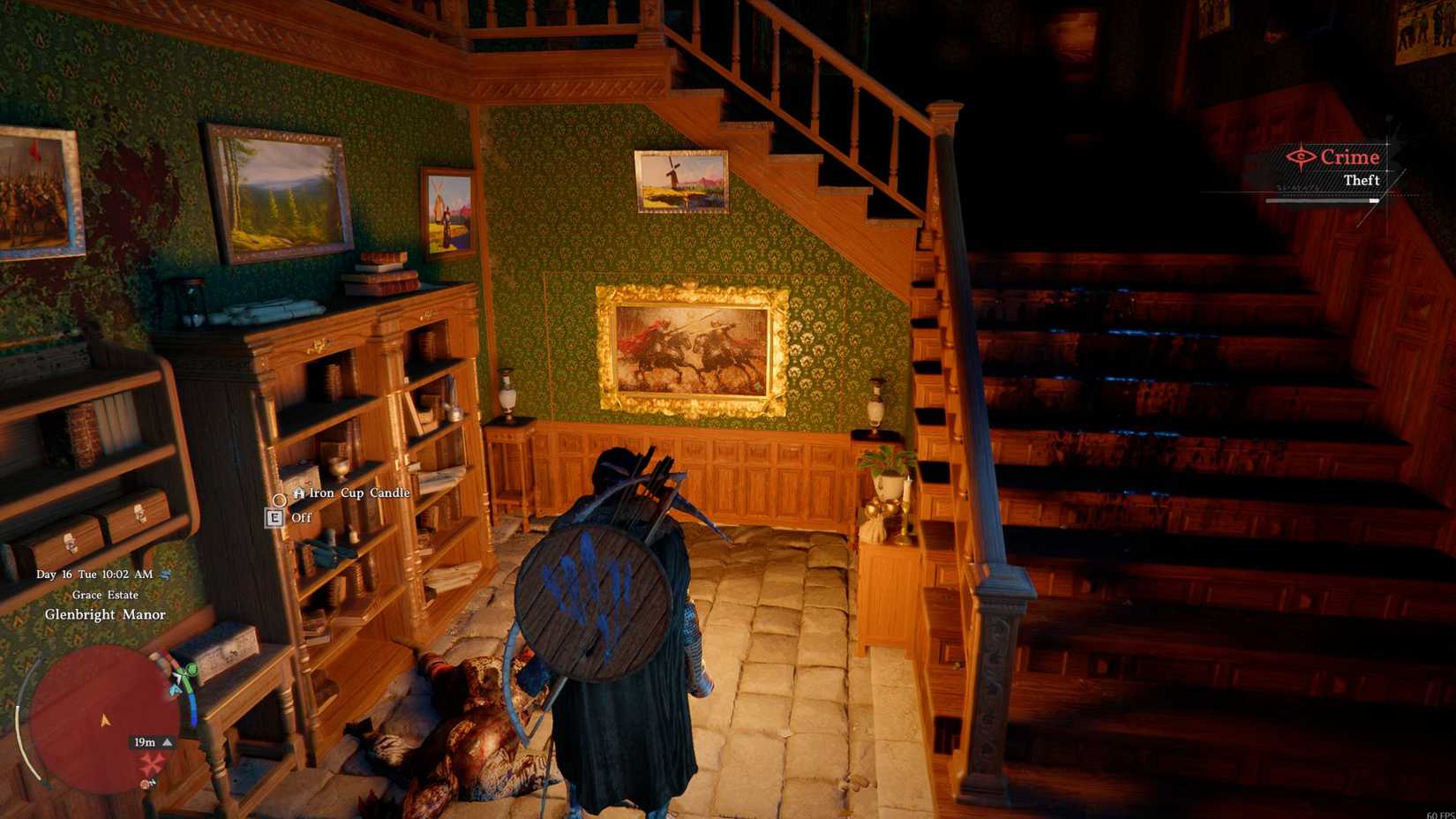Click the green companion marker on the minimap edge
The image size is (1456, 819).
coord(191,671)
